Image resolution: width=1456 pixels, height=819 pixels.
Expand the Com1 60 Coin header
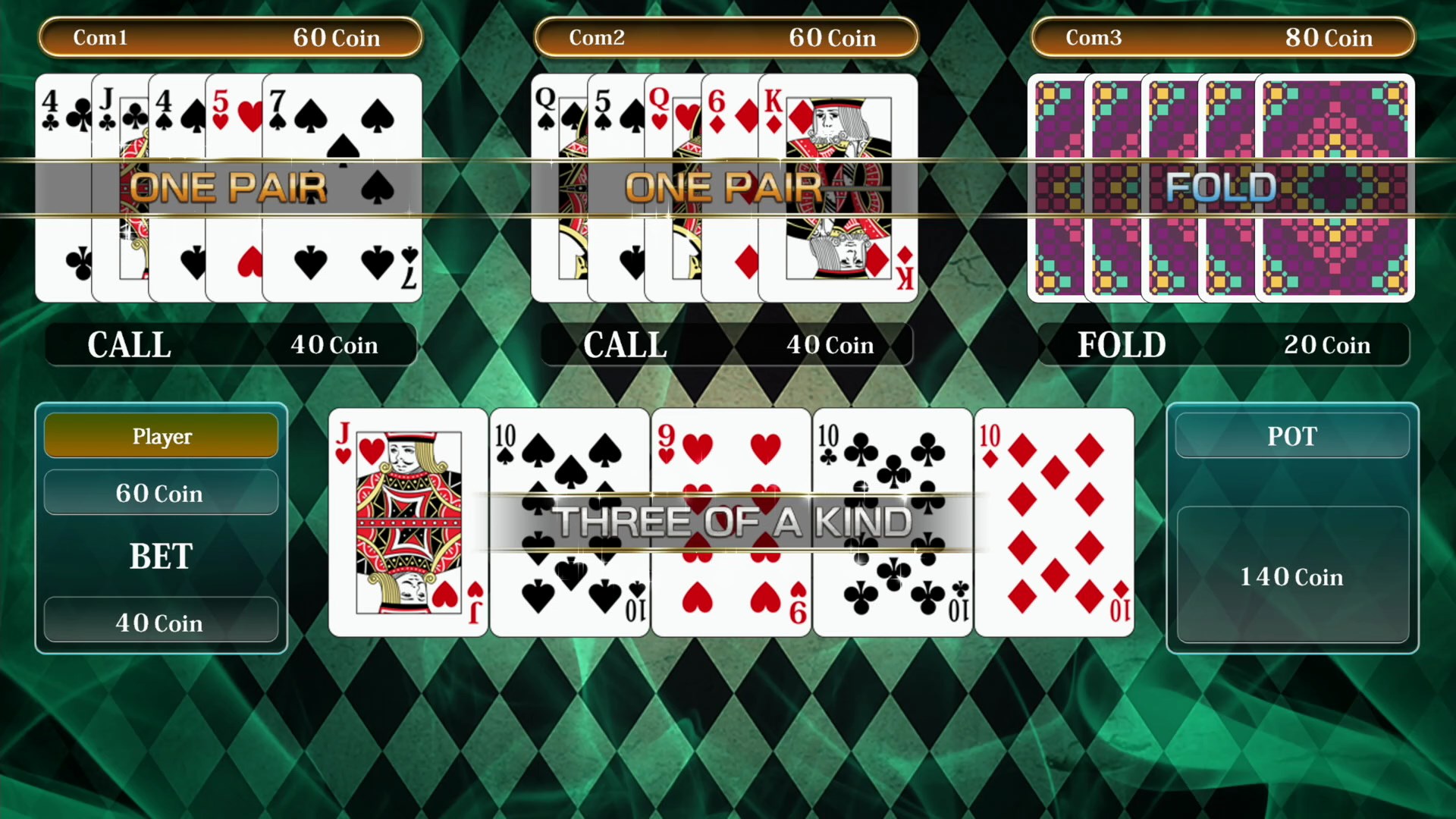pyautogui.click(x=230, y=38)
